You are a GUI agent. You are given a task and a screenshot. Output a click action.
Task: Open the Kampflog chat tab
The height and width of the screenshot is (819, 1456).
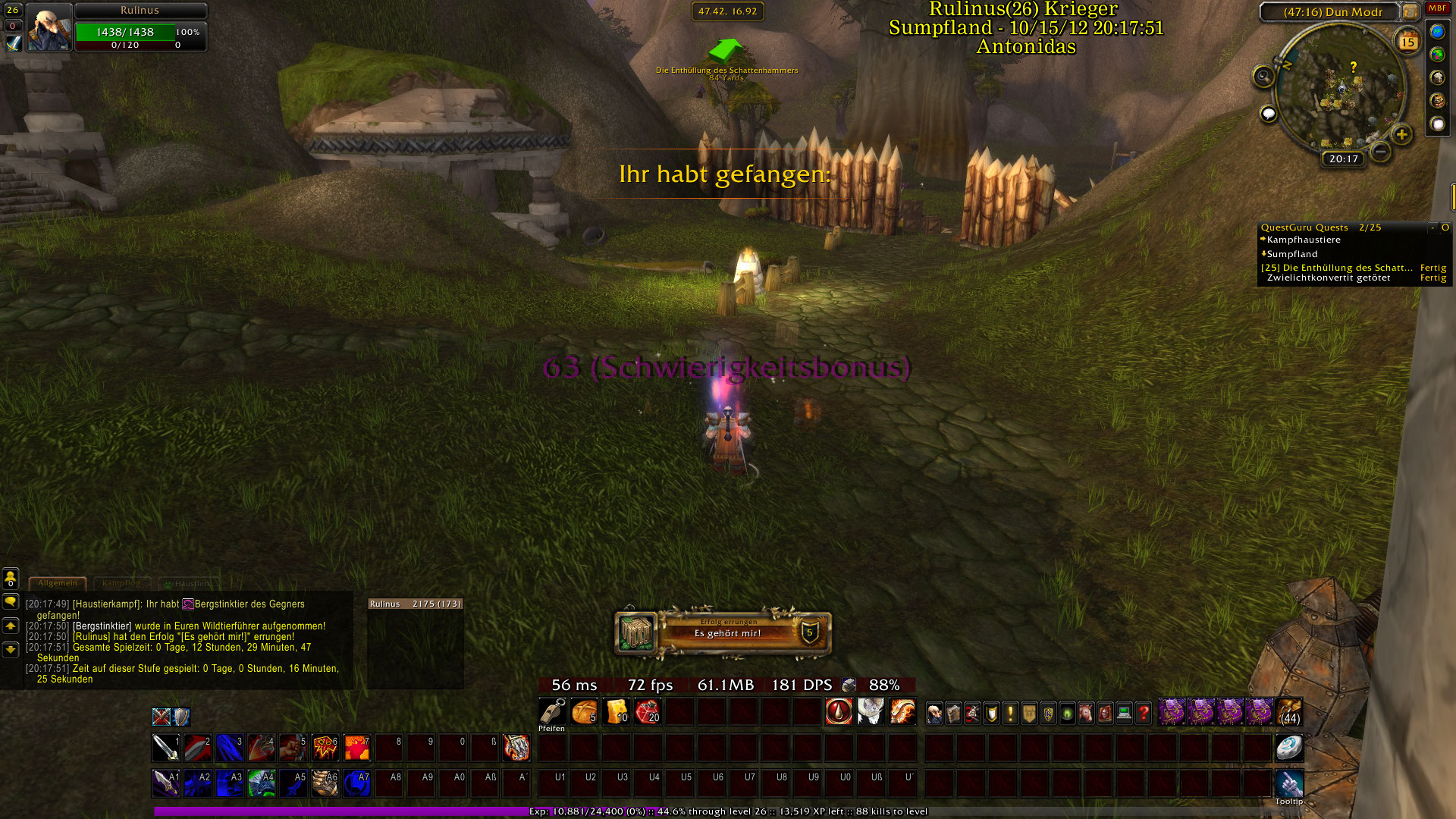[121, 583]
